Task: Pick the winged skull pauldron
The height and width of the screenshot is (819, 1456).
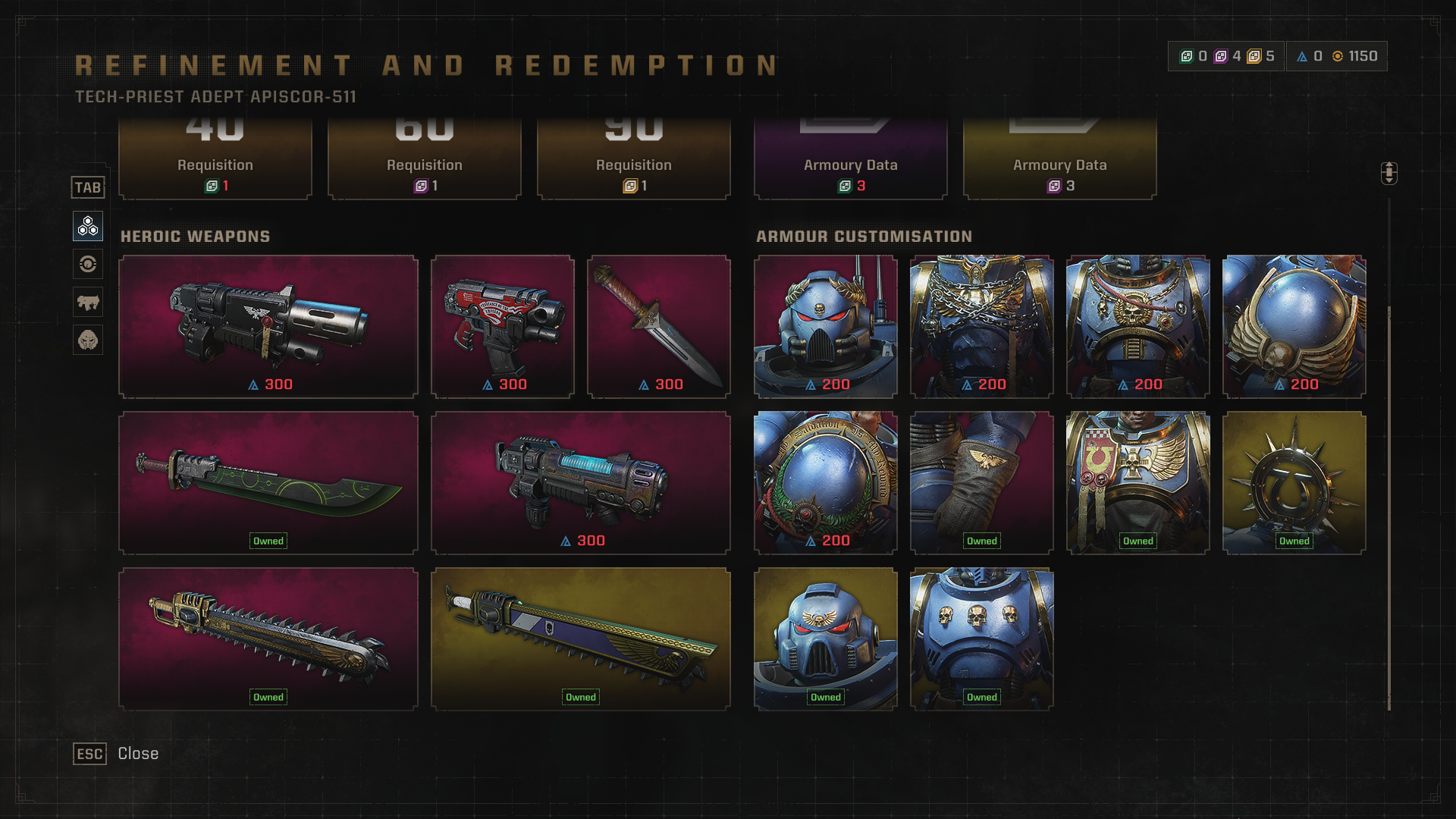Action: 1294,326
